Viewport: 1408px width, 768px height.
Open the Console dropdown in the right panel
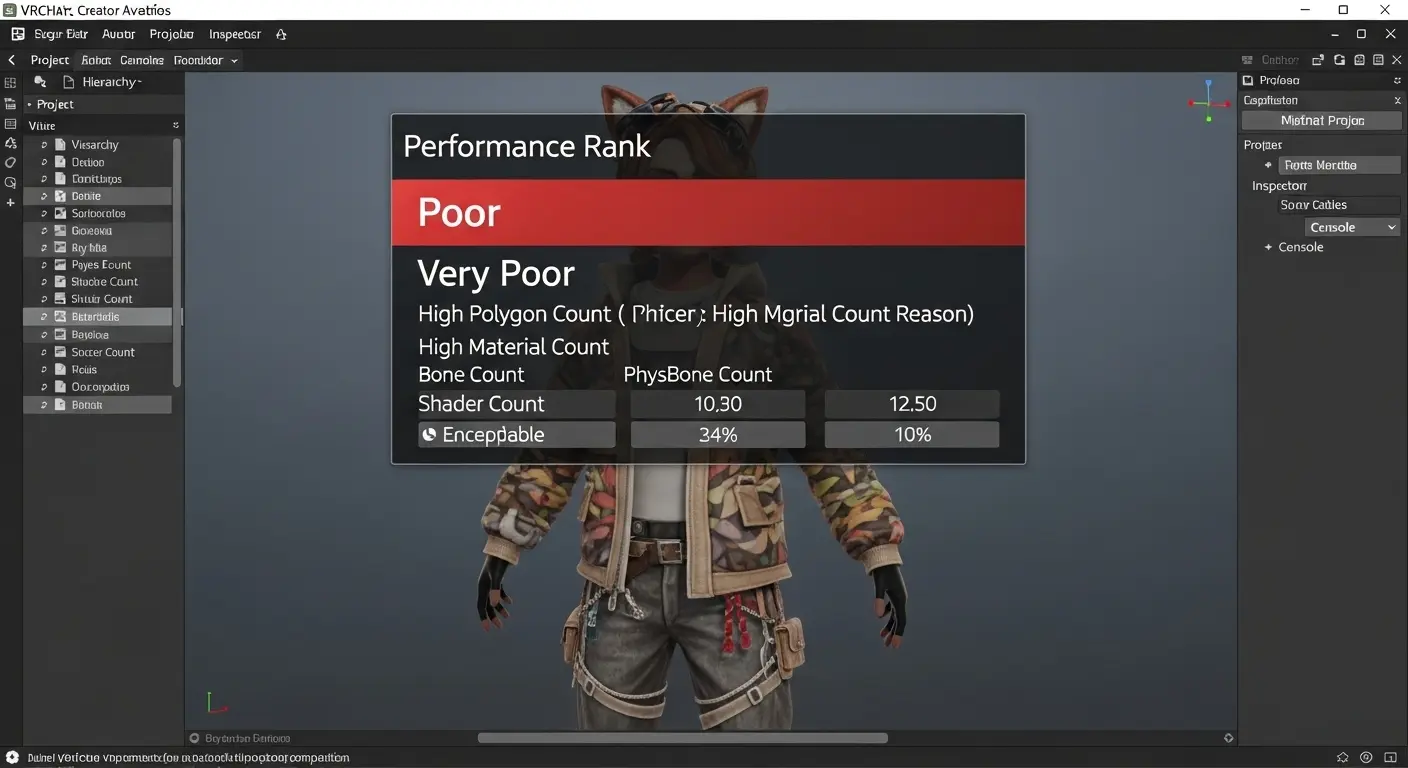(1352, 226)
